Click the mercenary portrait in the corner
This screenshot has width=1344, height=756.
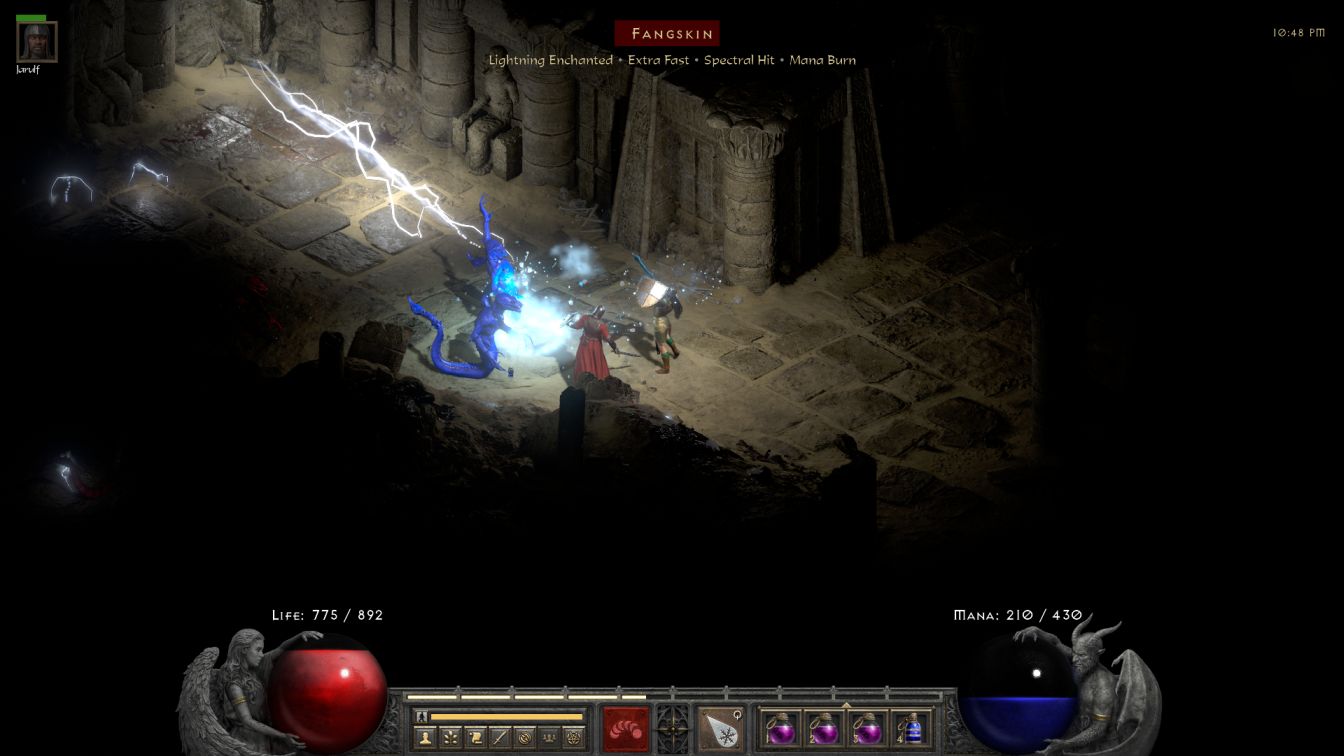click(37, 42)
